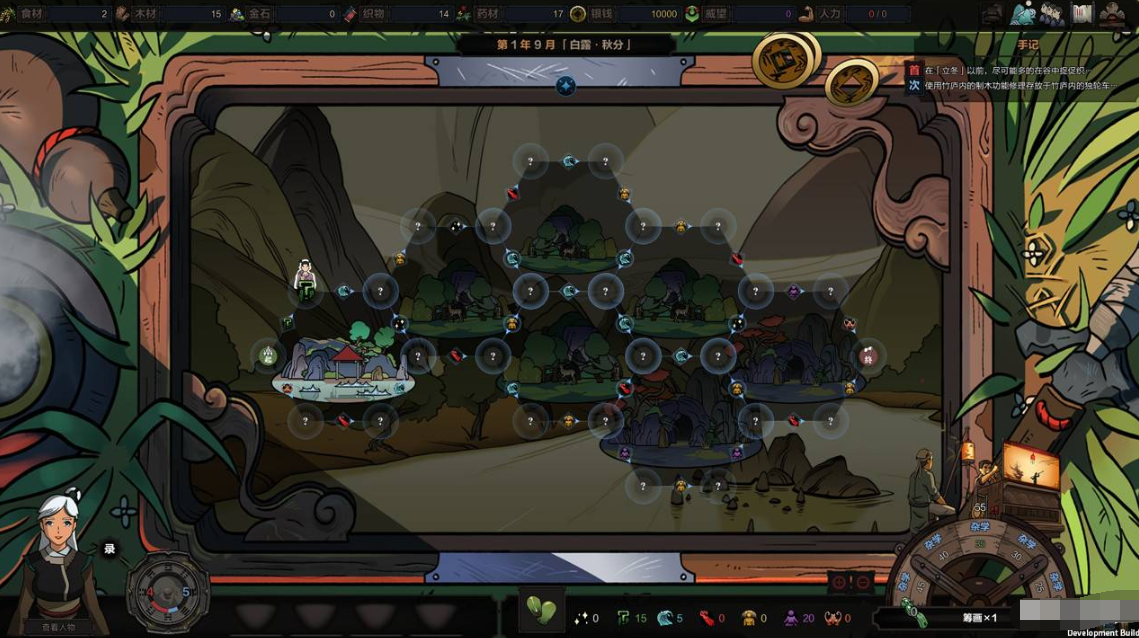The width and height of the screenshot is (1139, 638).
Task: Select the 次 secondary objective in the notes panel
Action: point(913,86)
